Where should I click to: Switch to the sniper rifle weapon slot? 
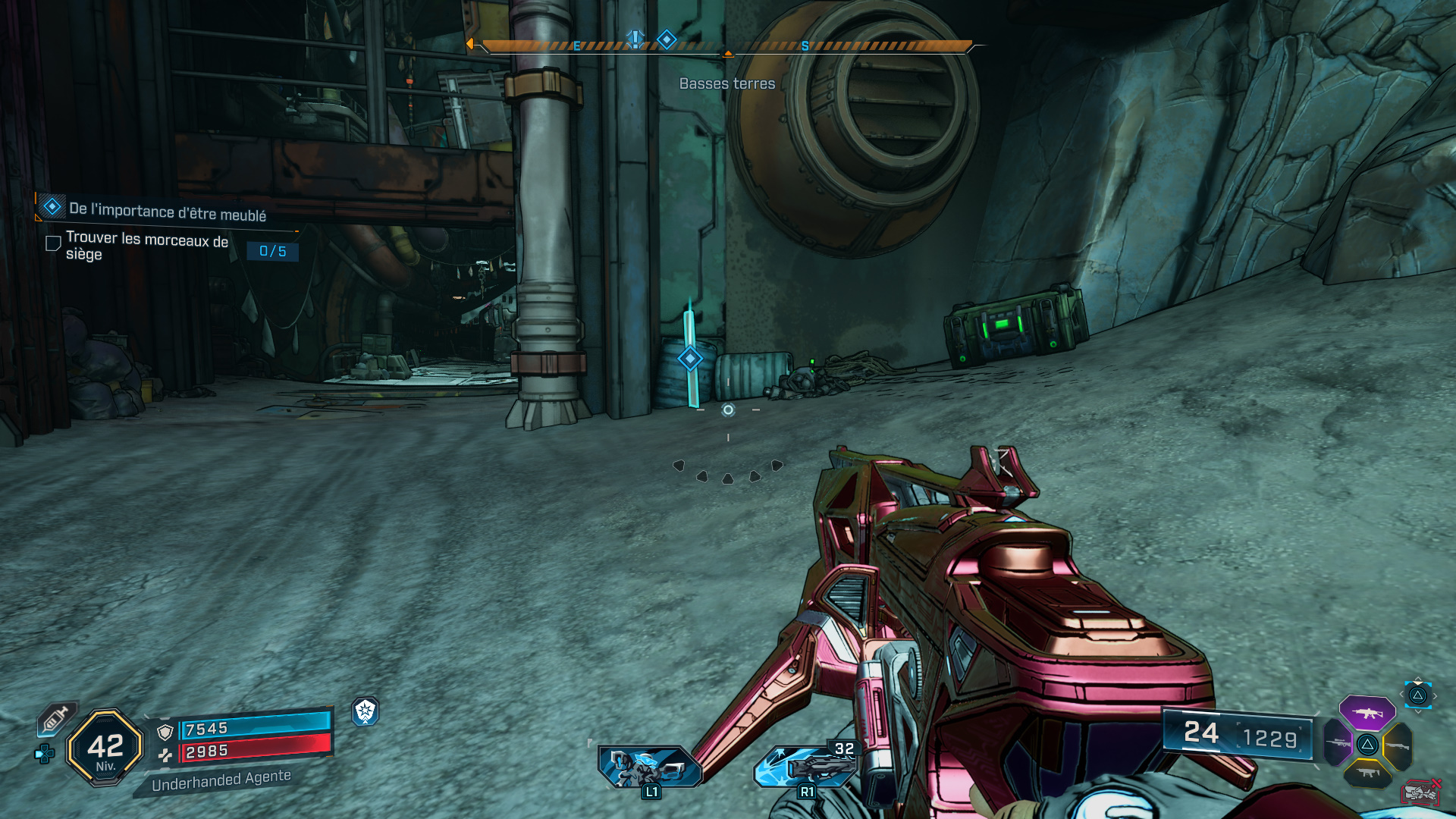coord(1338,743)
